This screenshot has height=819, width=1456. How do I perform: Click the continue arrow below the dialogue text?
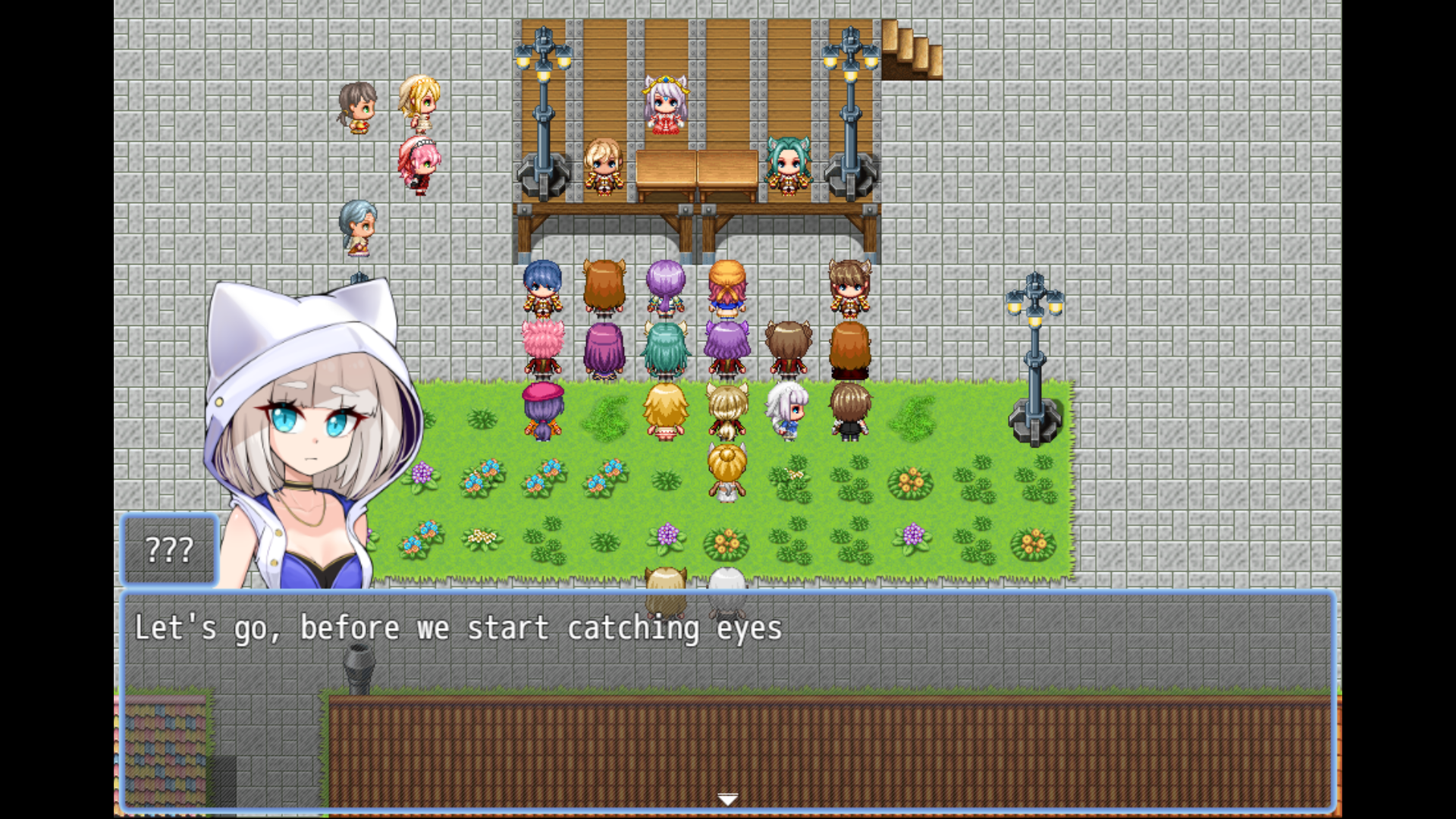tap(727, 798)
